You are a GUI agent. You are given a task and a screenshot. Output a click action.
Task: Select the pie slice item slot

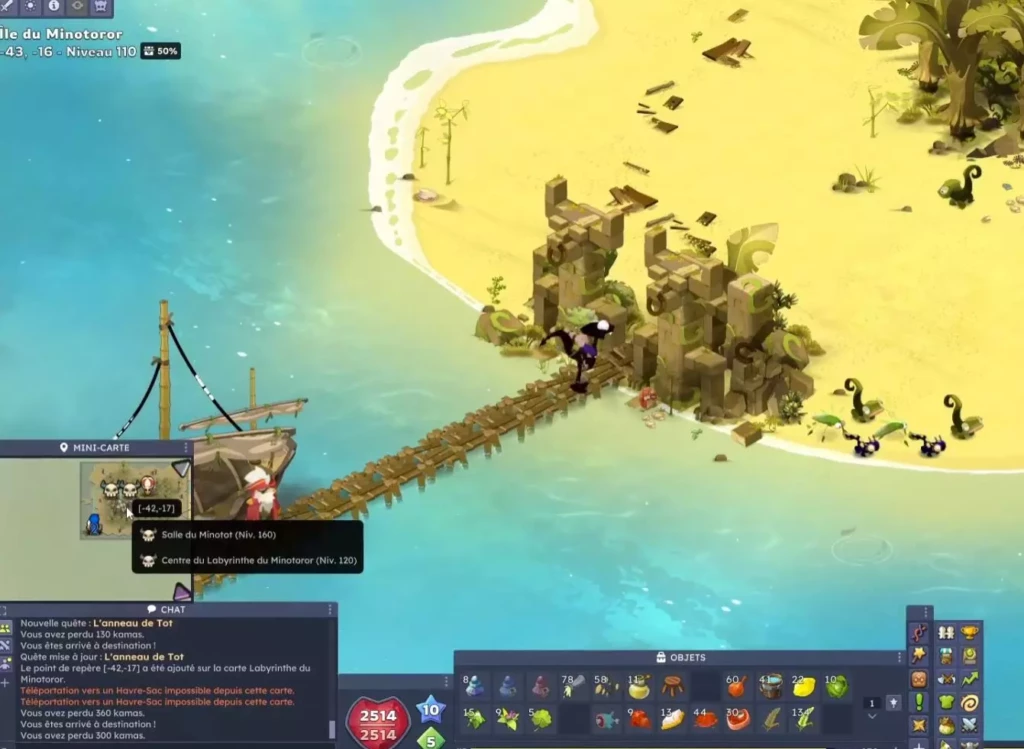(673, 719)
